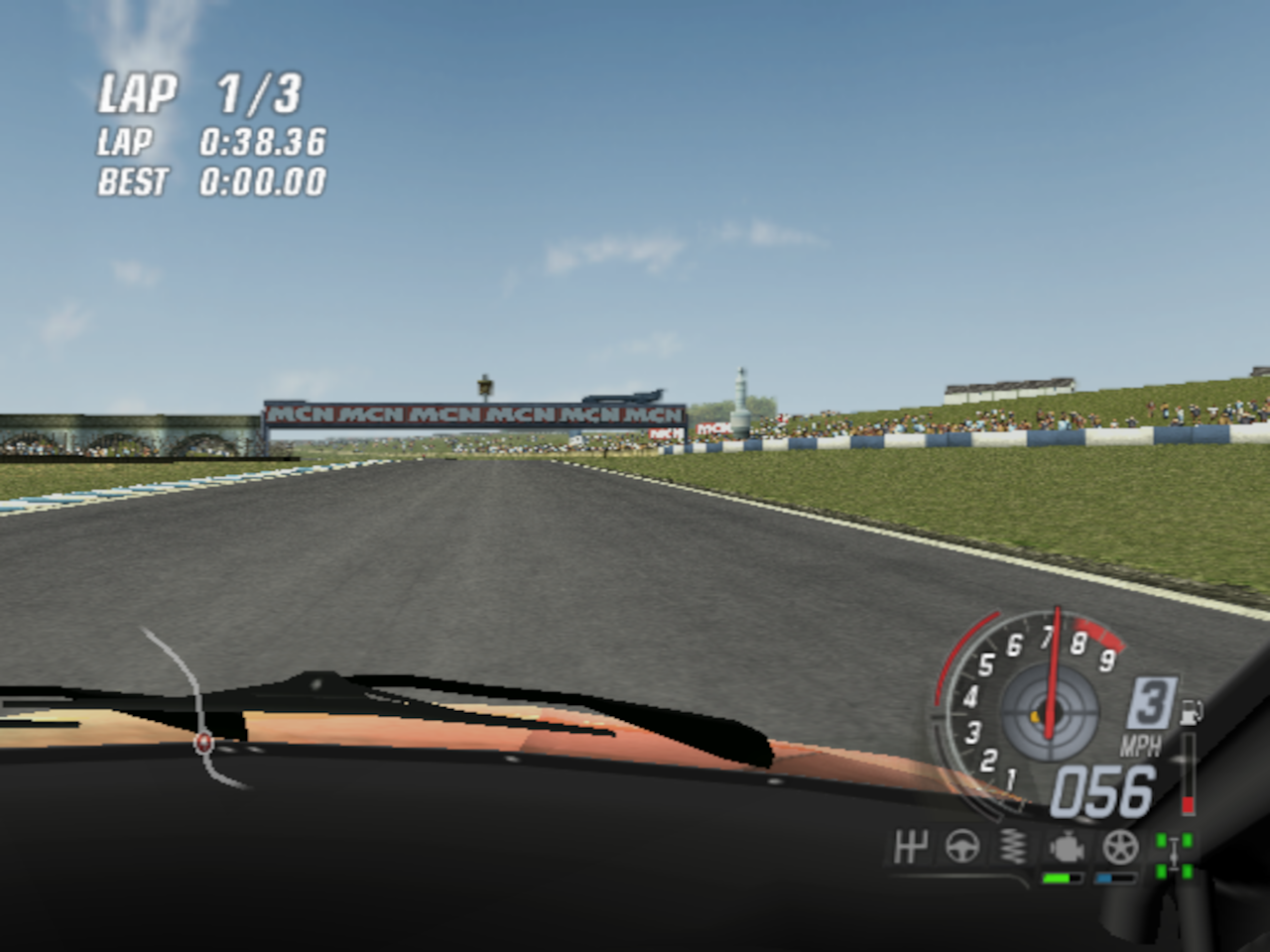The image size is (1270, 952).
Task: Select the current gear indicator box
Action: (1150, 704)
